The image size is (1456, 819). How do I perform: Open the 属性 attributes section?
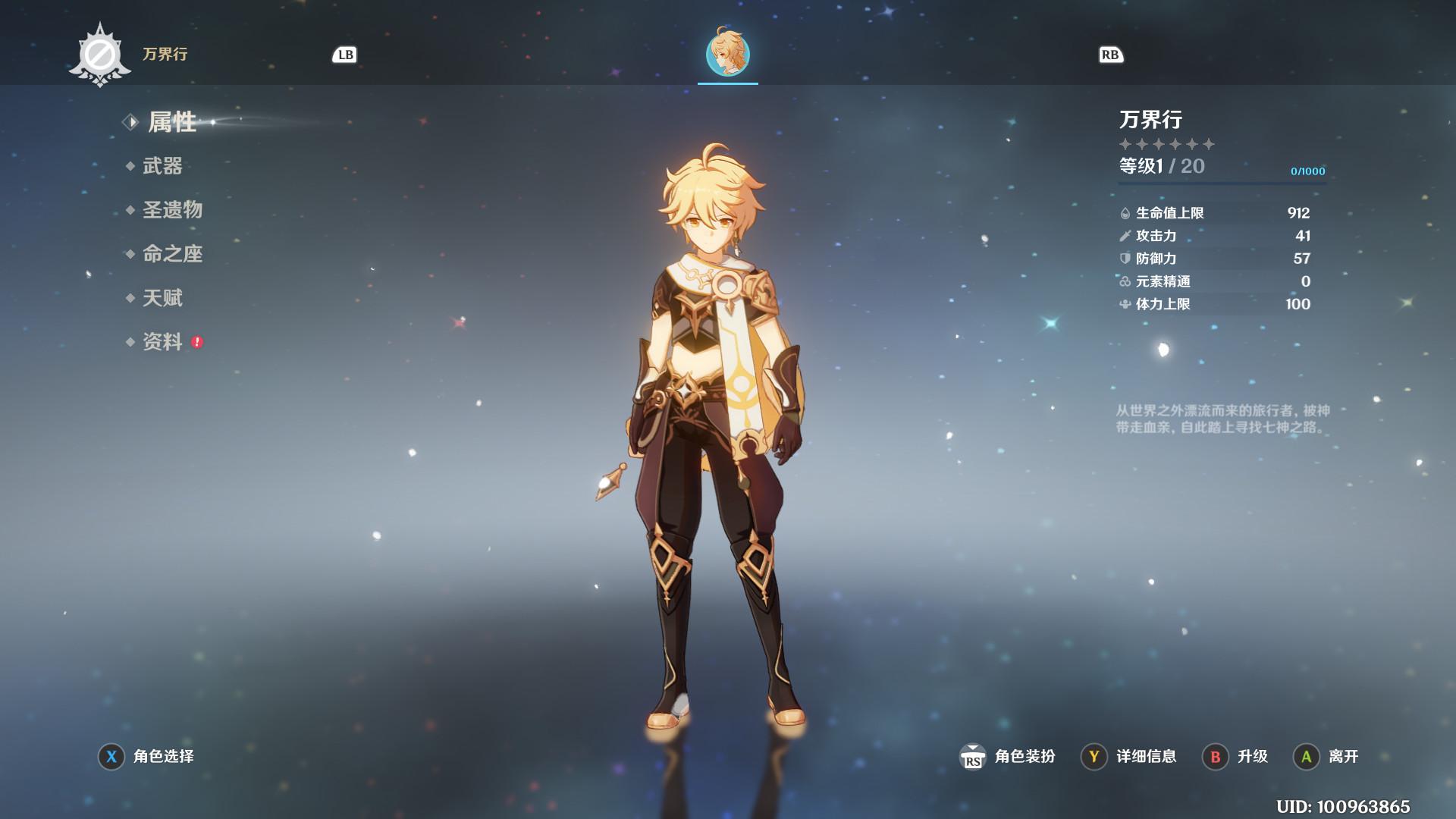coord(171,122)
